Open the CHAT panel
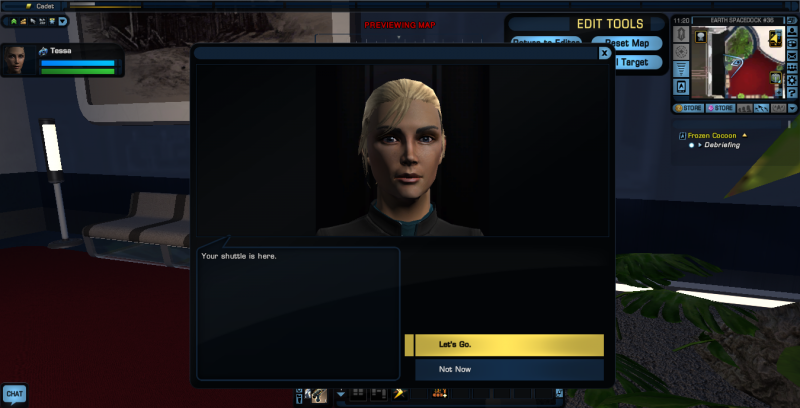 pos(14,394)
